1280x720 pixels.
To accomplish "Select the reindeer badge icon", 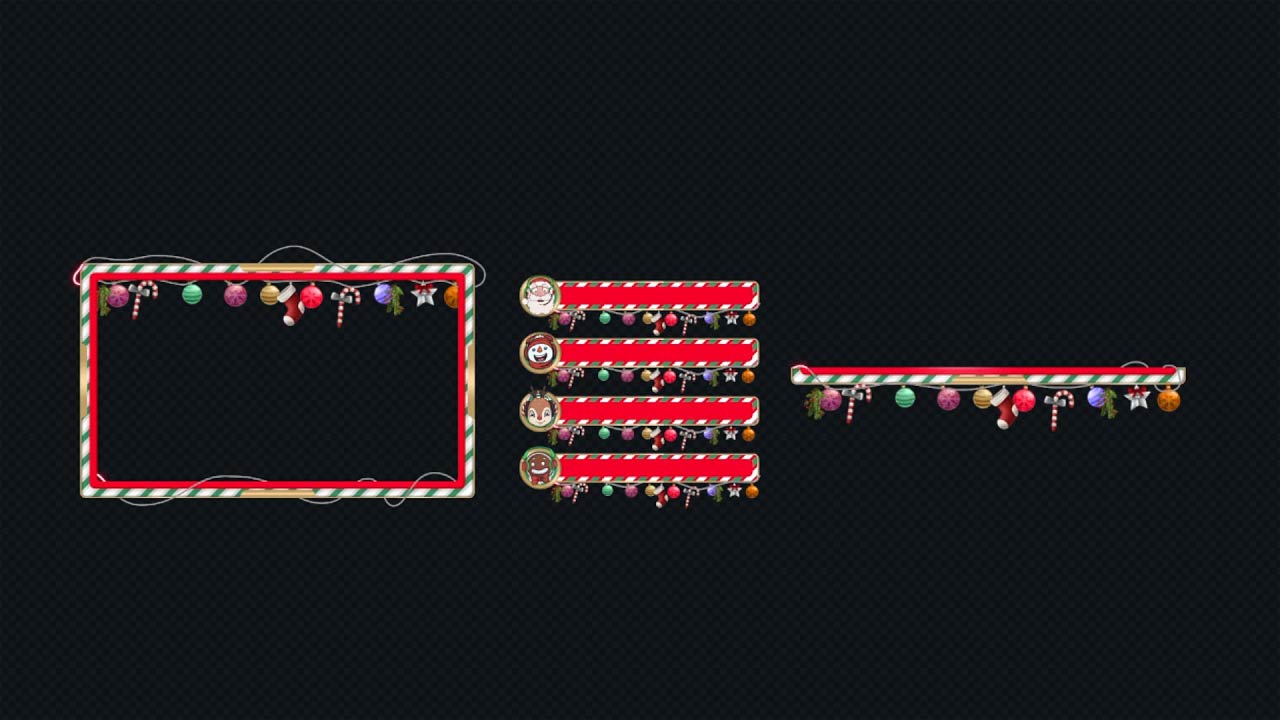I will (x=540, y=409).
